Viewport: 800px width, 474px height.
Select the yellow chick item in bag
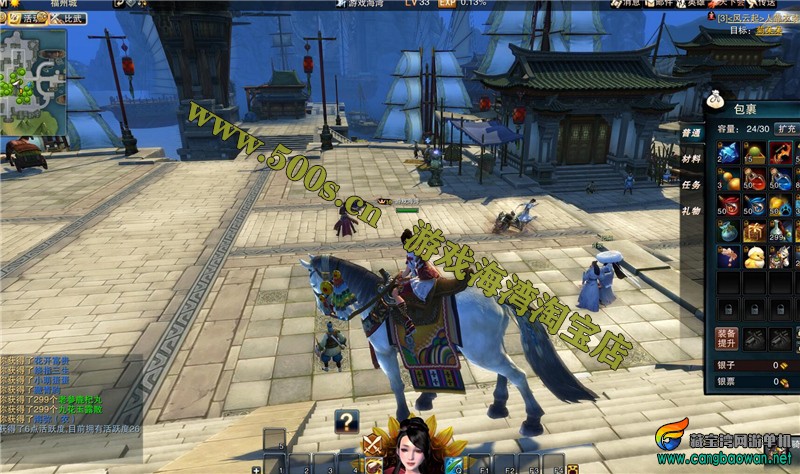(752, 257)
